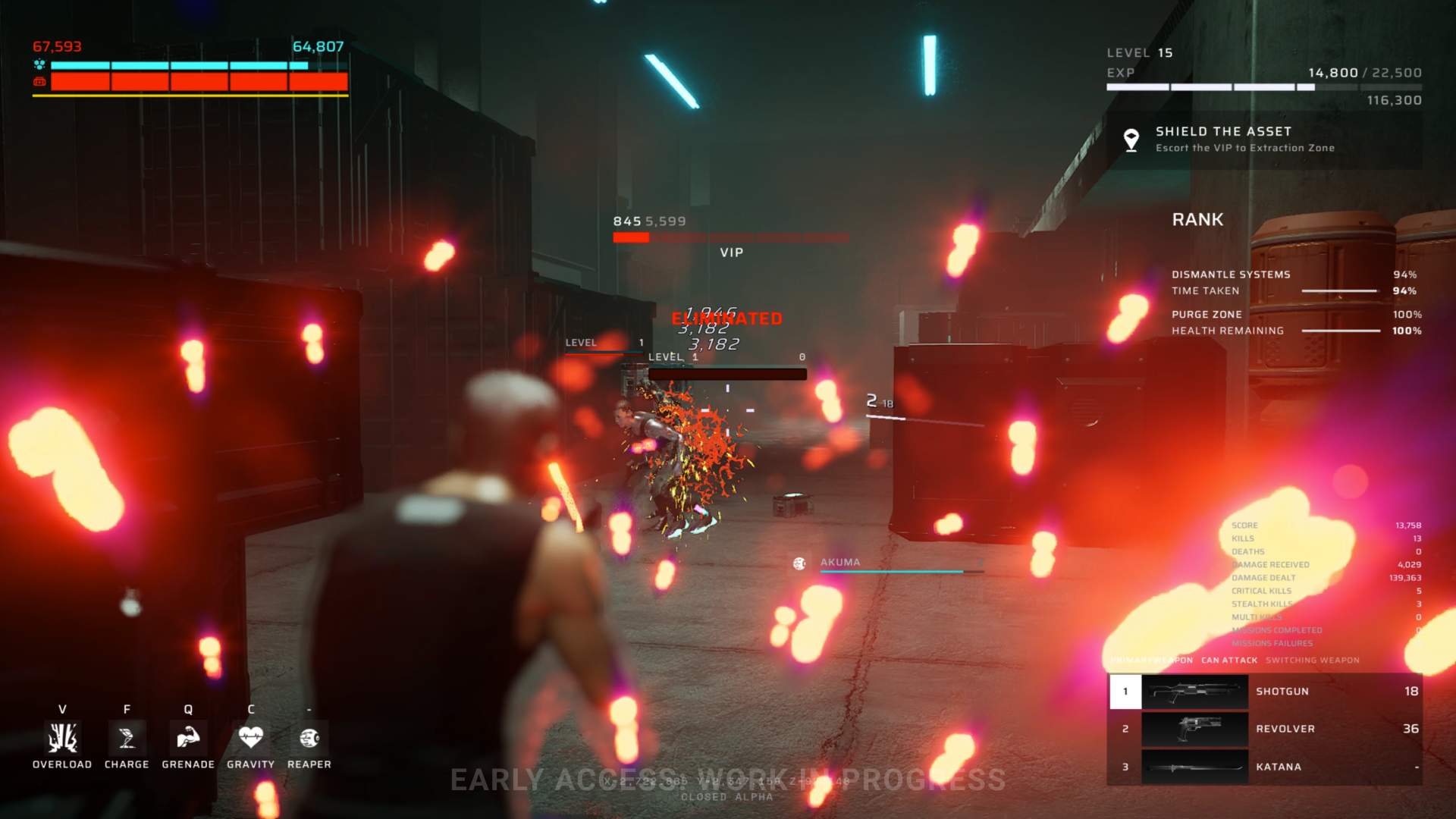Activate the Reaper ability icon
The image size is (1456, 819).
point(309,737)
